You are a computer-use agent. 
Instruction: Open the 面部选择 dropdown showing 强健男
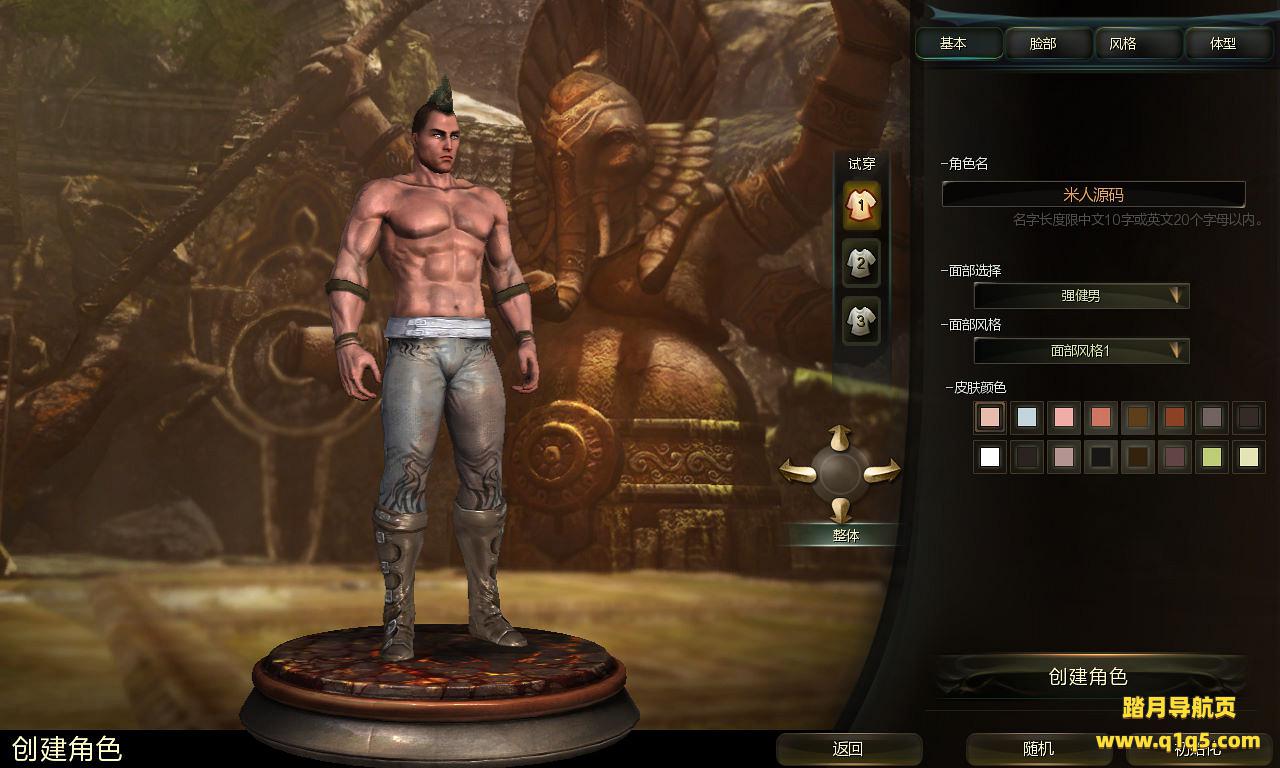point(1081,296)
